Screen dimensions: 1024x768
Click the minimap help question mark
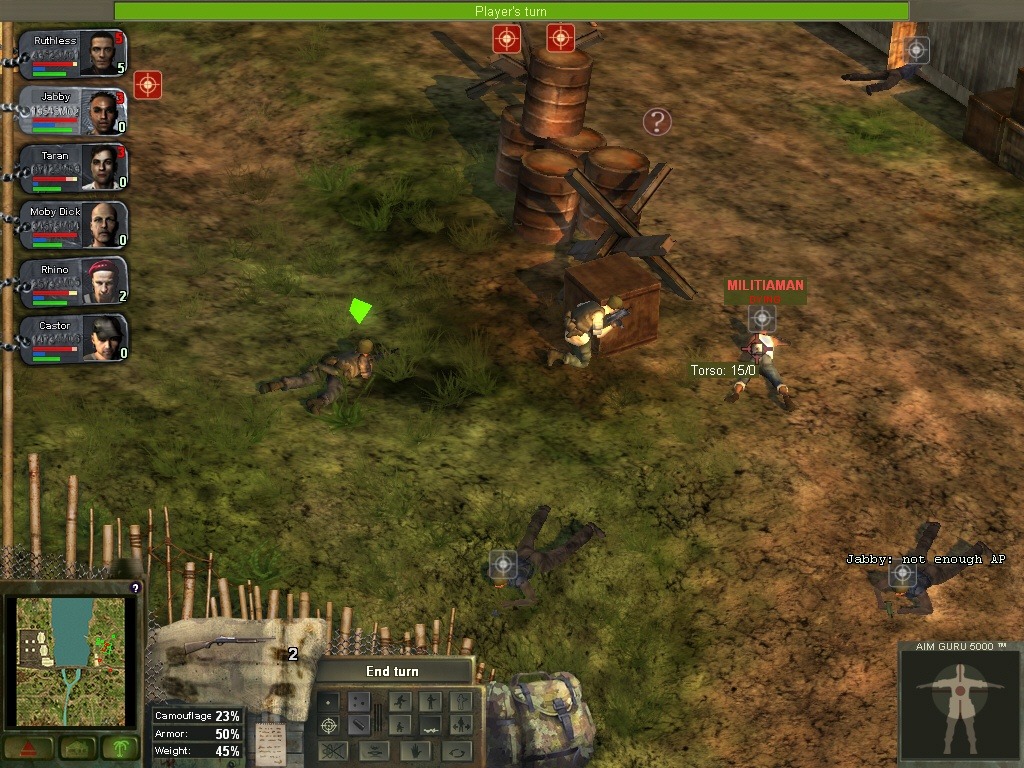[135, 588]
